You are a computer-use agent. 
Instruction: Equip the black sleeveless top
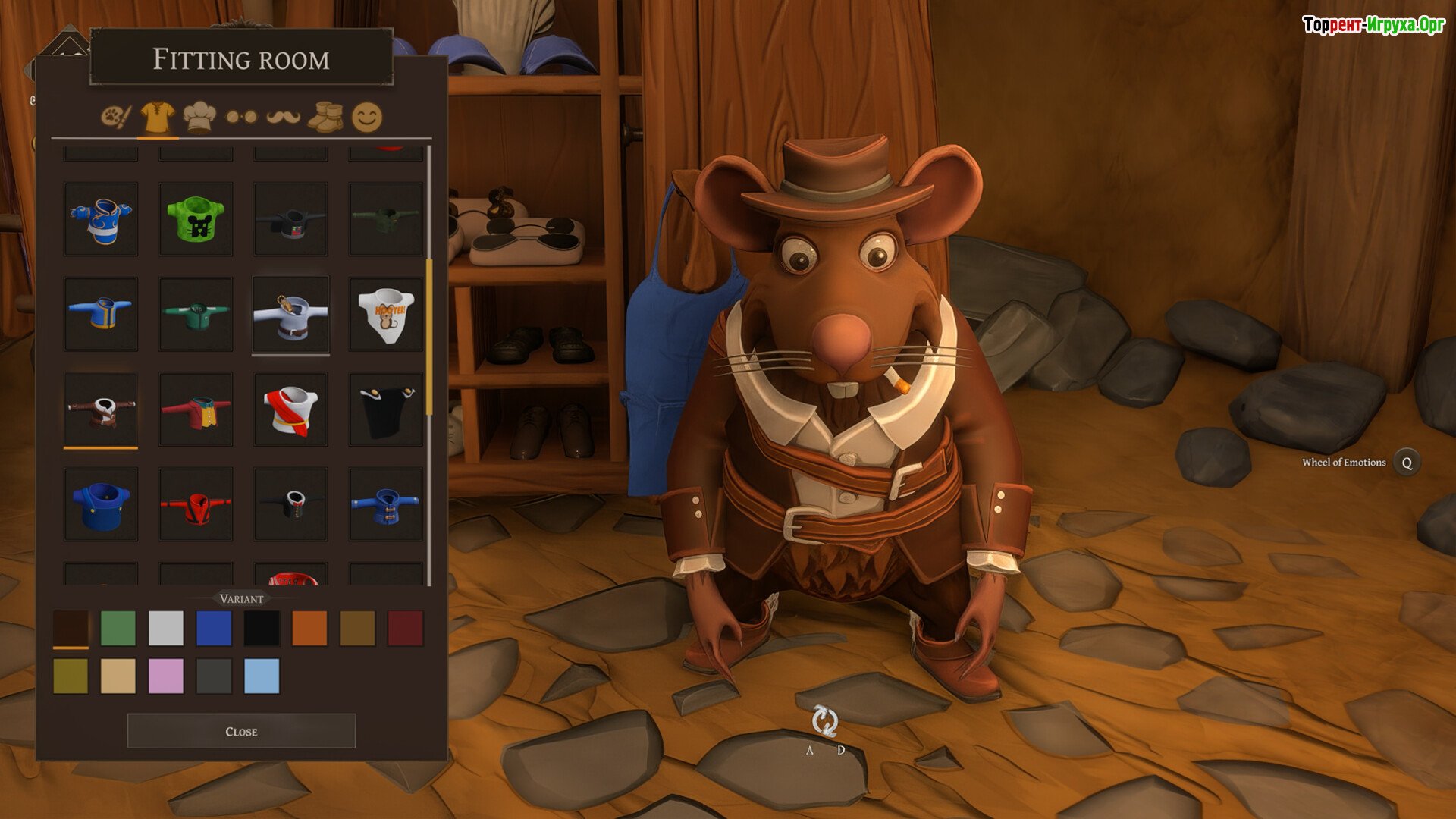[x=386, y=409]
